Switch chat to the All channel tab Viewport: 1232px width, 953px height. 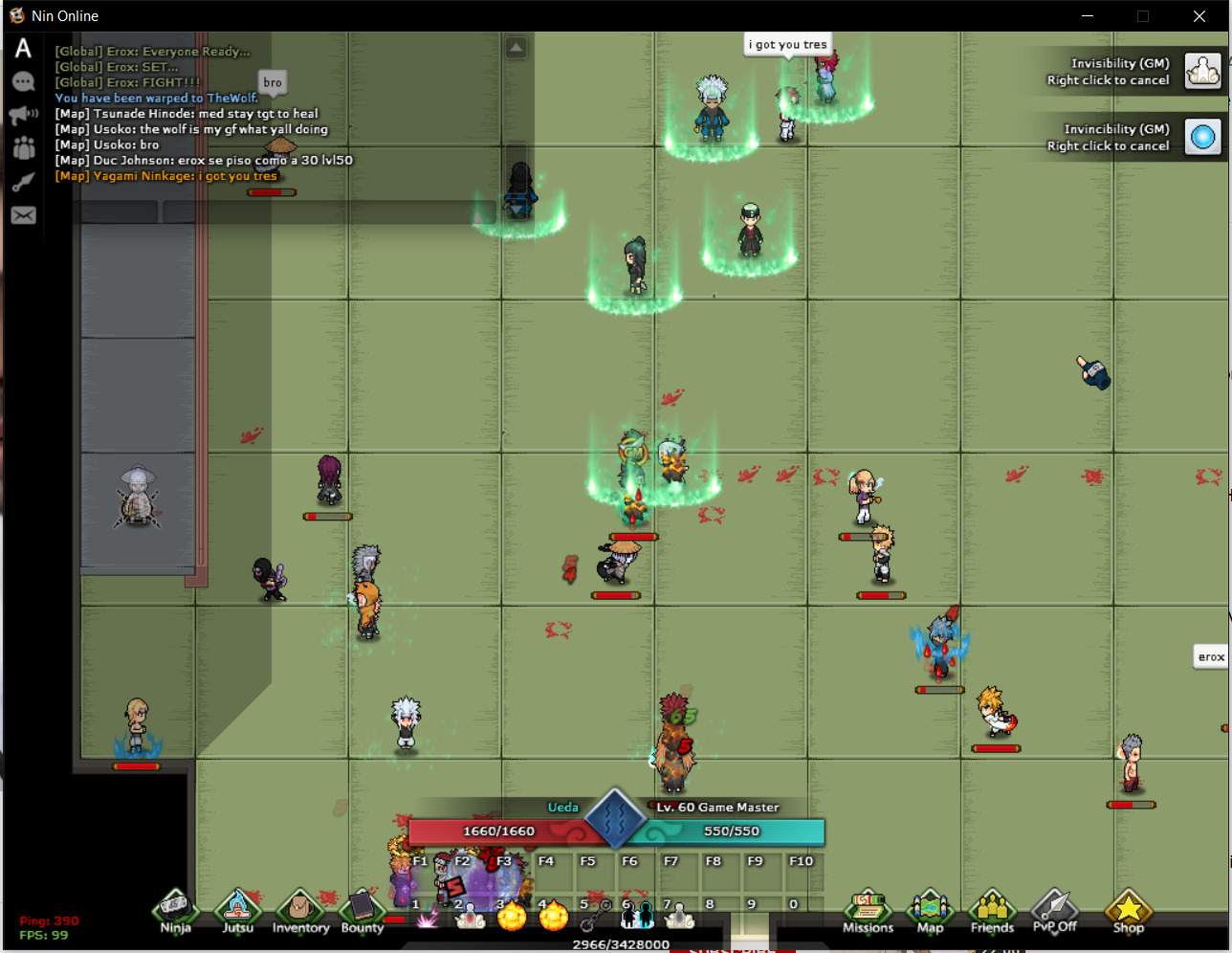click(x=23, y=49)
